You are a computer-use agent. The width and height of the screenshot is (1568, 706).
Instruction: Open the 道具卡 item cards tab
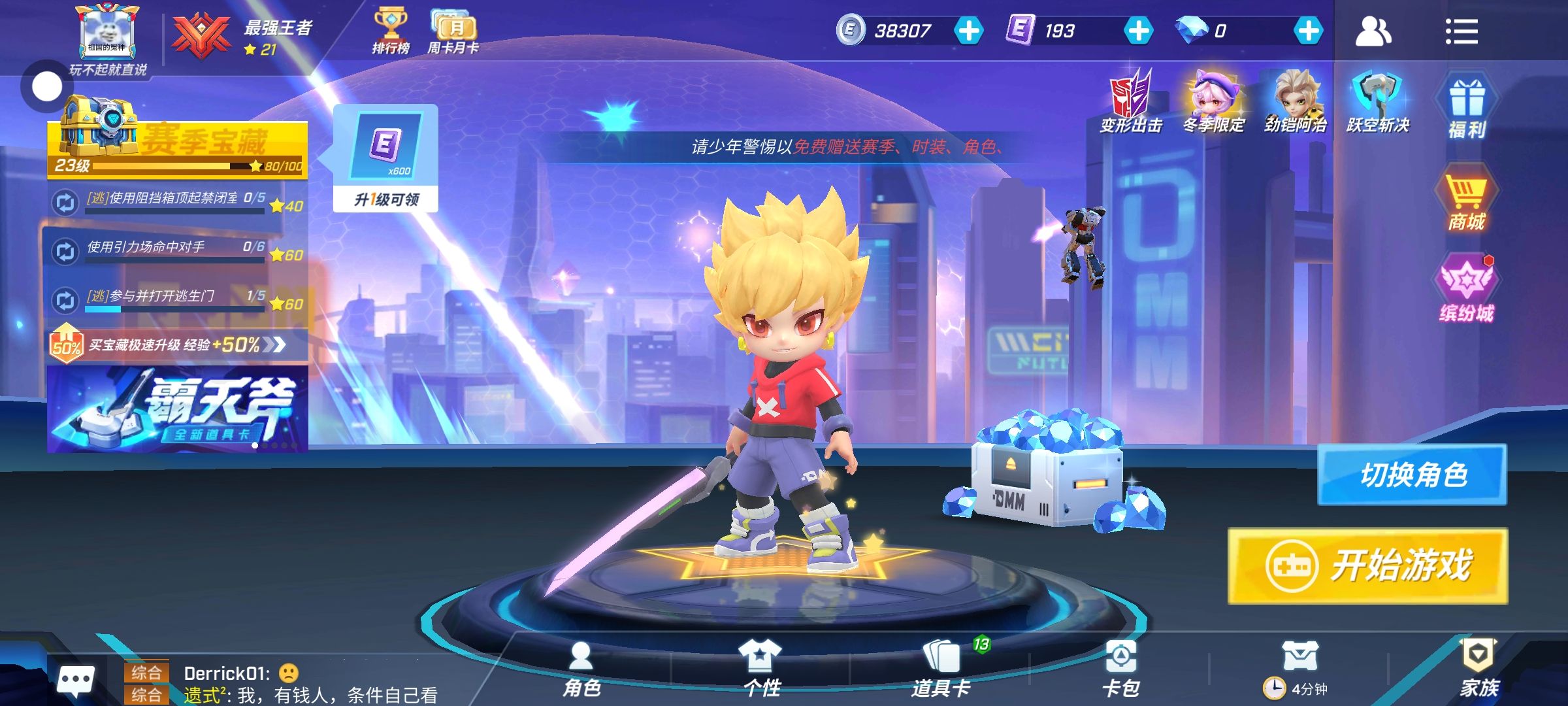(941, 668)
